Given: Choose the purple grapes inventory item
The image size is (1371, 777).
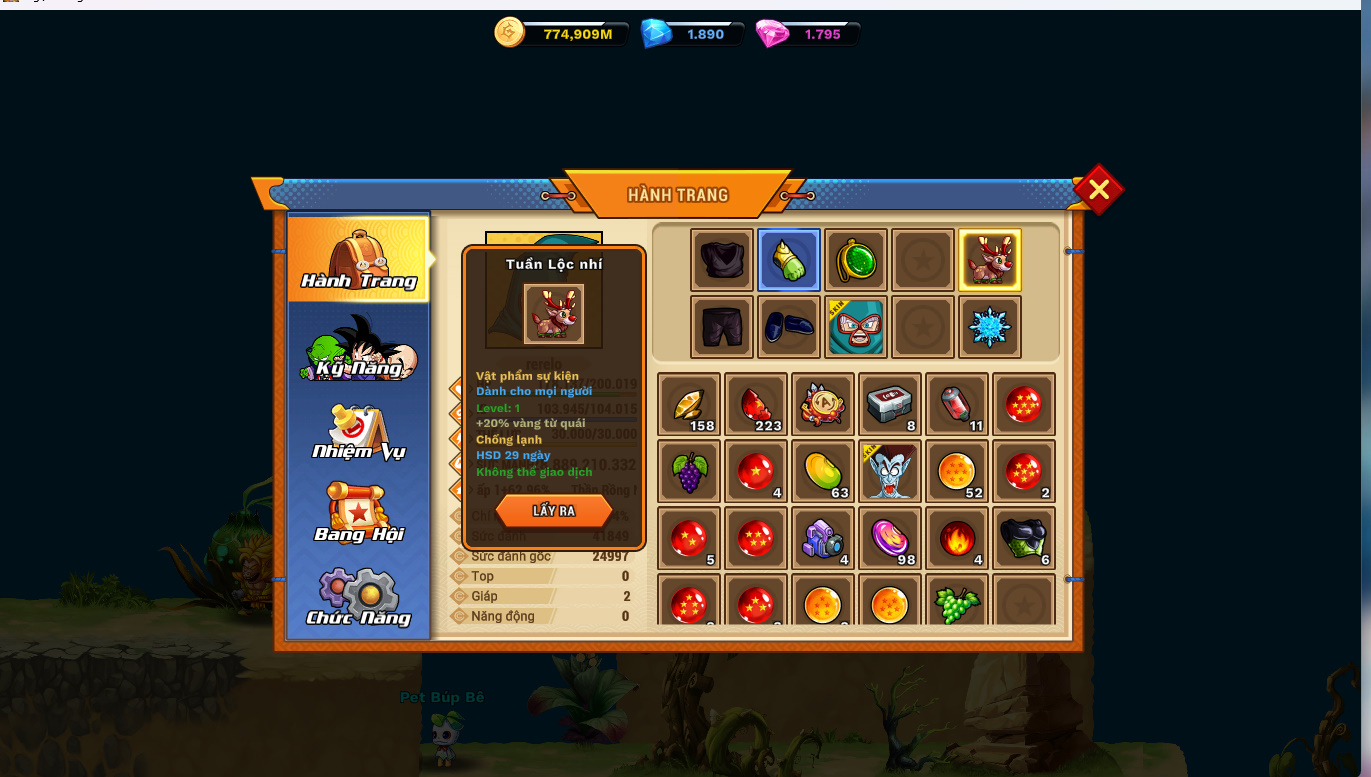Looking at the screenshot, I should (689, 471).
